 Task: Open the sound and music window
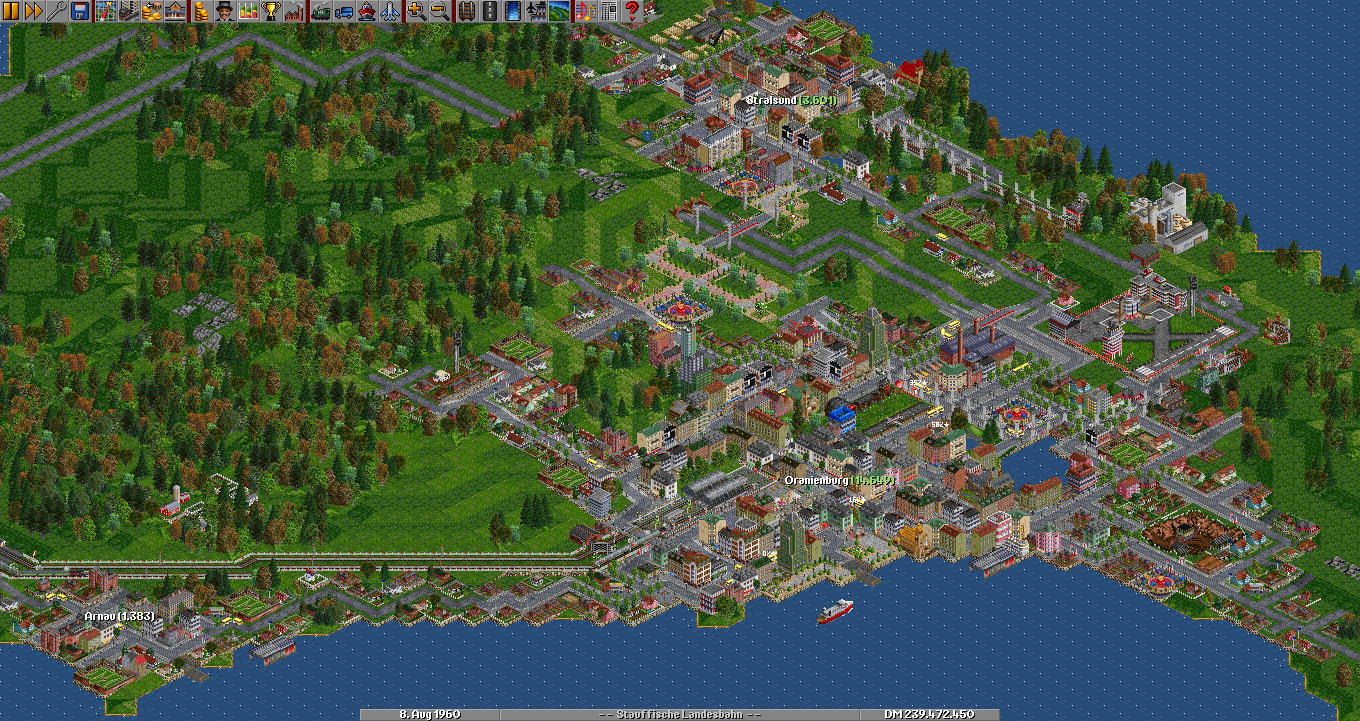pyautogui.click(x=586, y=11)
